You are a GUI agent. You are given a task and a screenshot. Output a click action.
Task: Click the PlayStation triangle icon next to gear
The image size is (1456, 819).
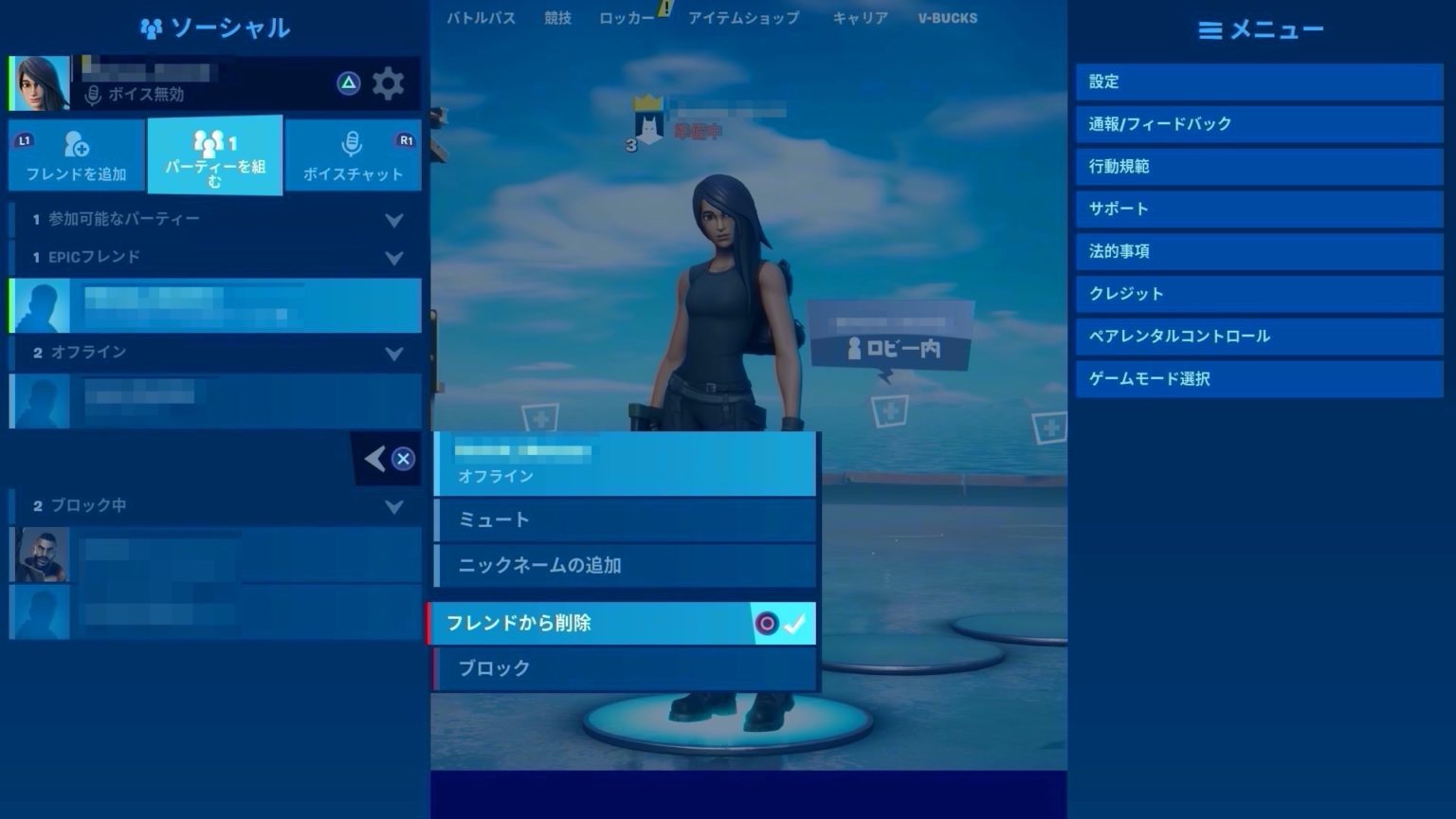350,83
